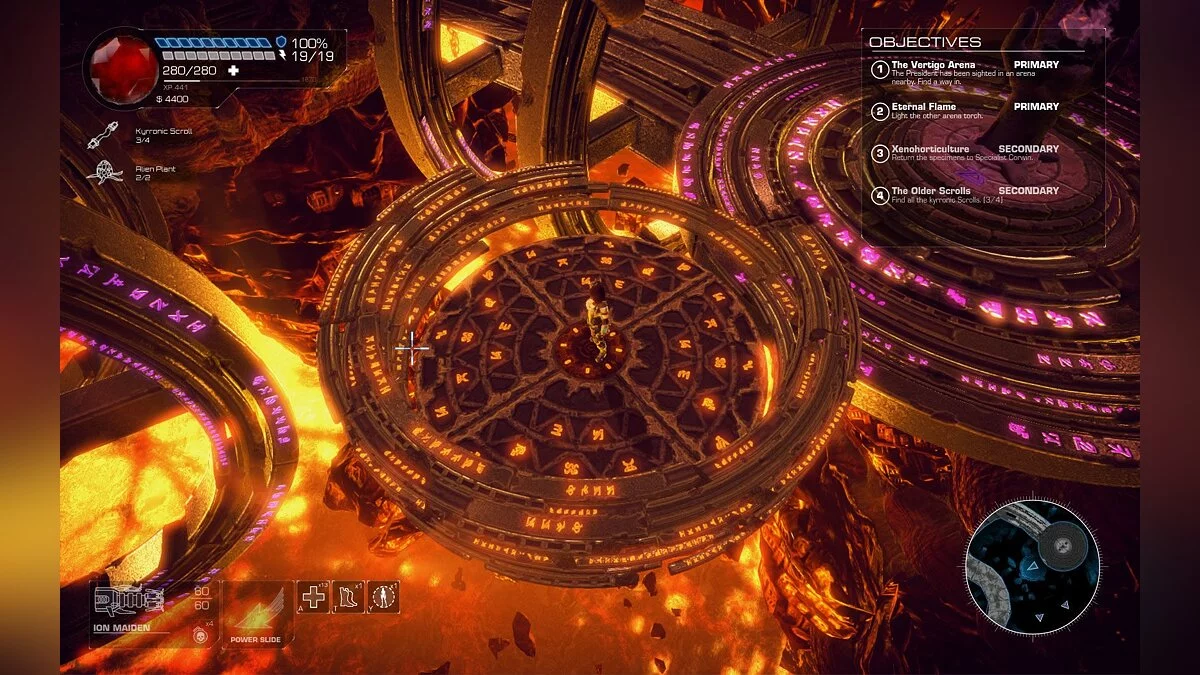Click the red gem character portrait
1200x675 pixels.
pos(119,67)
